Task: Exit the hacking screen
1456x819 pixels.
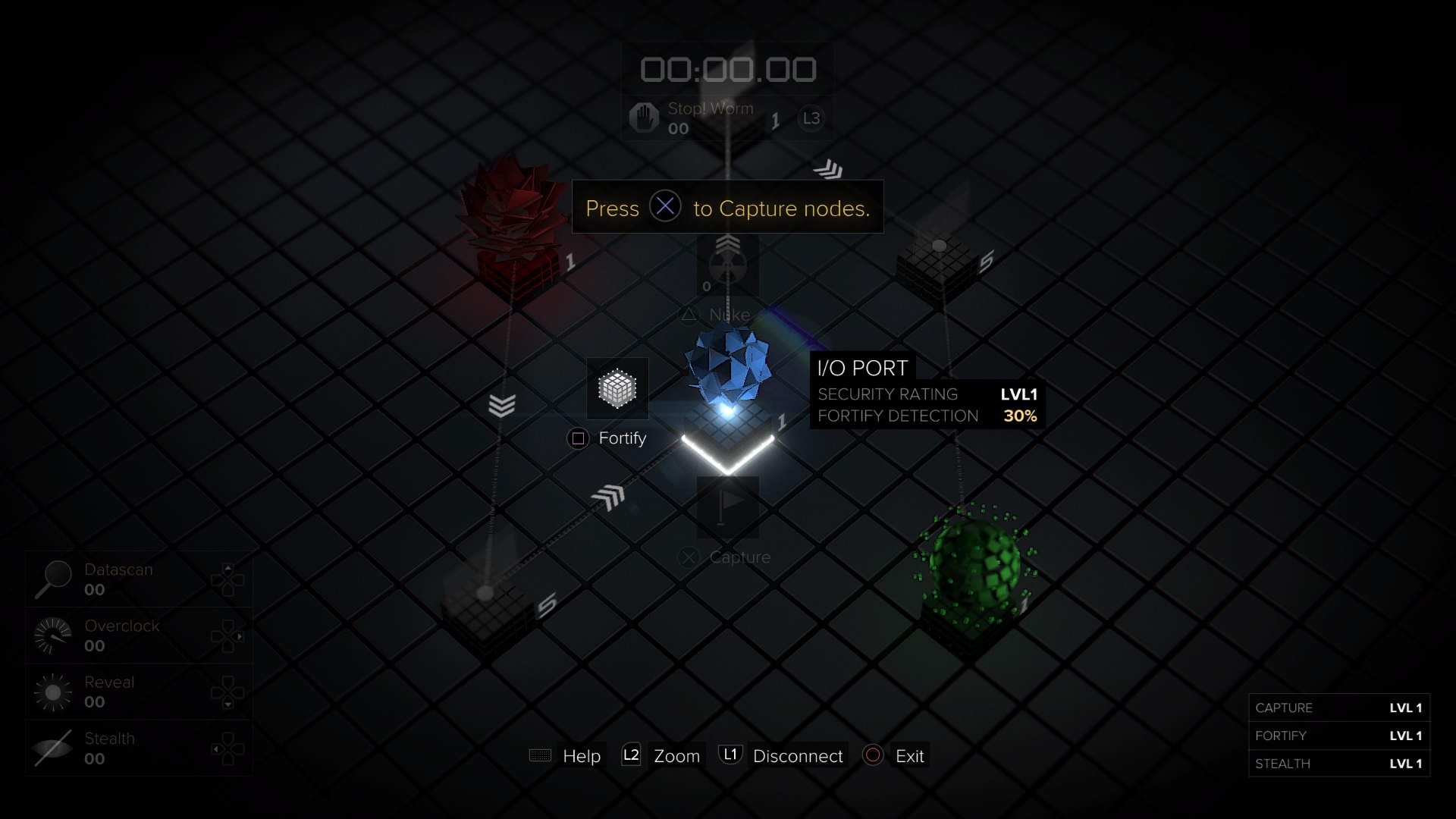Action: pyautogui.click(x=908, y=756)
